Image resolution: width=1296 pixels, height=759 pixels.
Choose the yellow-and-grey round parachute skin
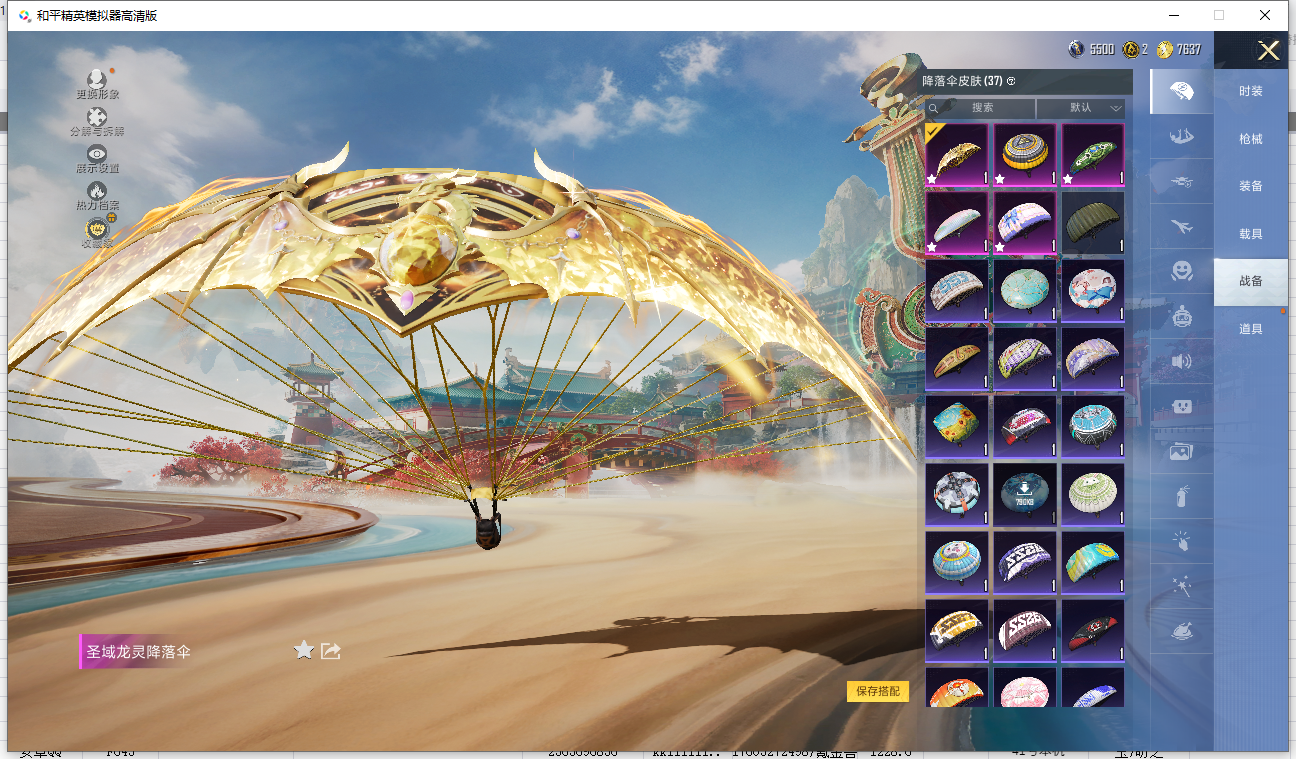click(1025, 155)
